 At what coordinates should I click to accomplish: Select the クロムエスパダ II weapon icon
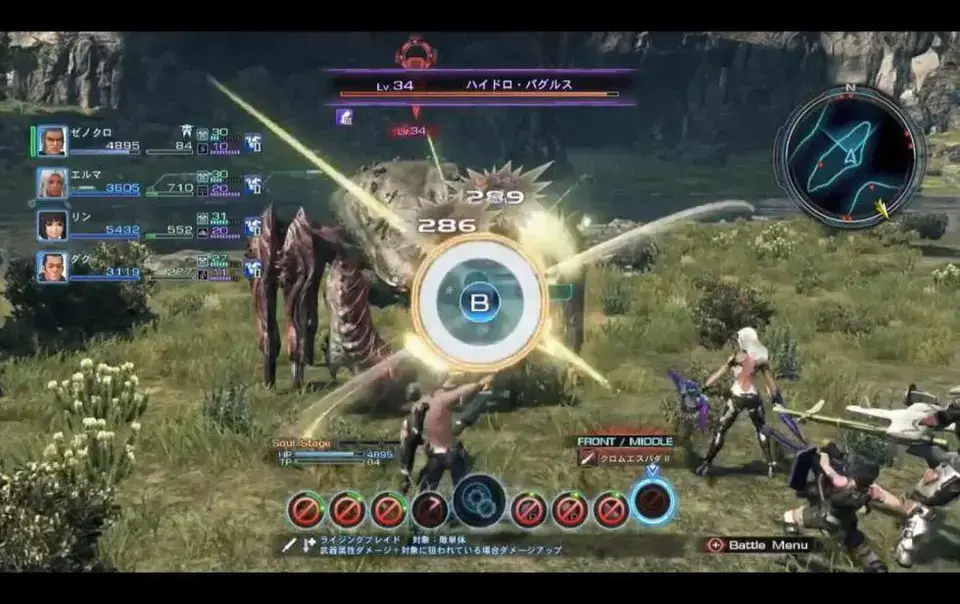click(588, 458)
